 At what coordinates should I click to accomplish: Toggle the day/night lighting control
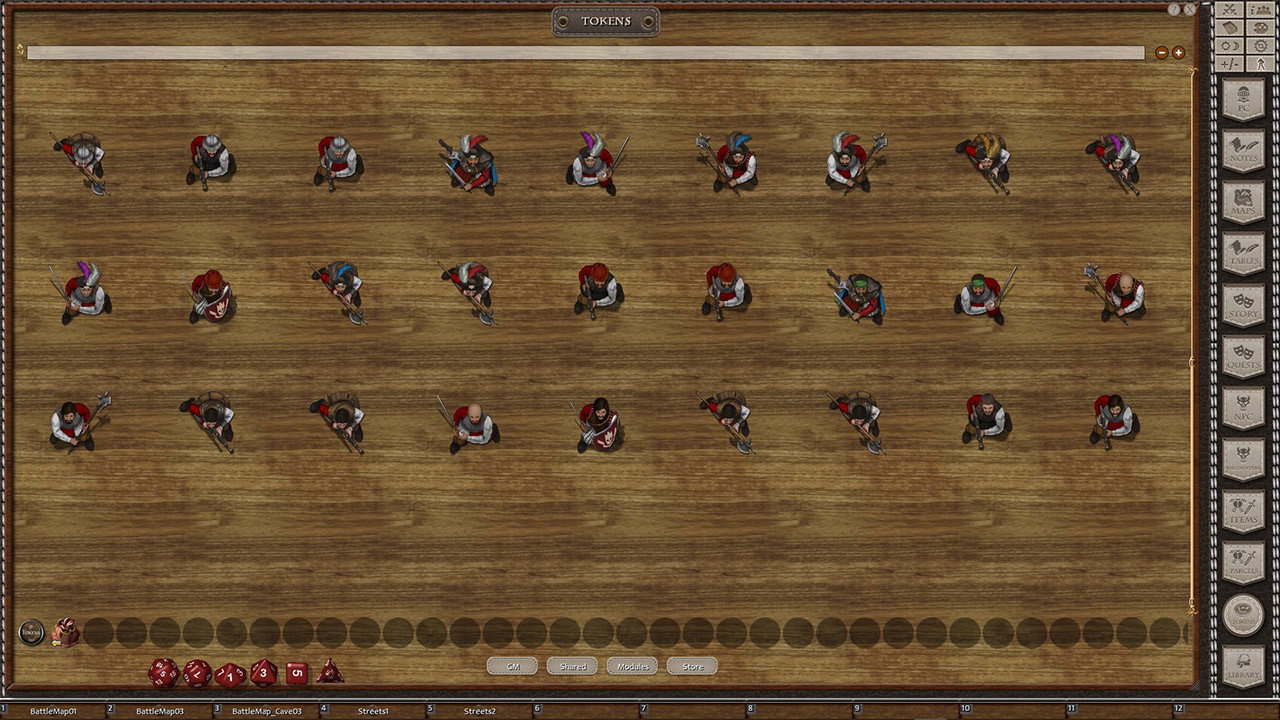1228,45
